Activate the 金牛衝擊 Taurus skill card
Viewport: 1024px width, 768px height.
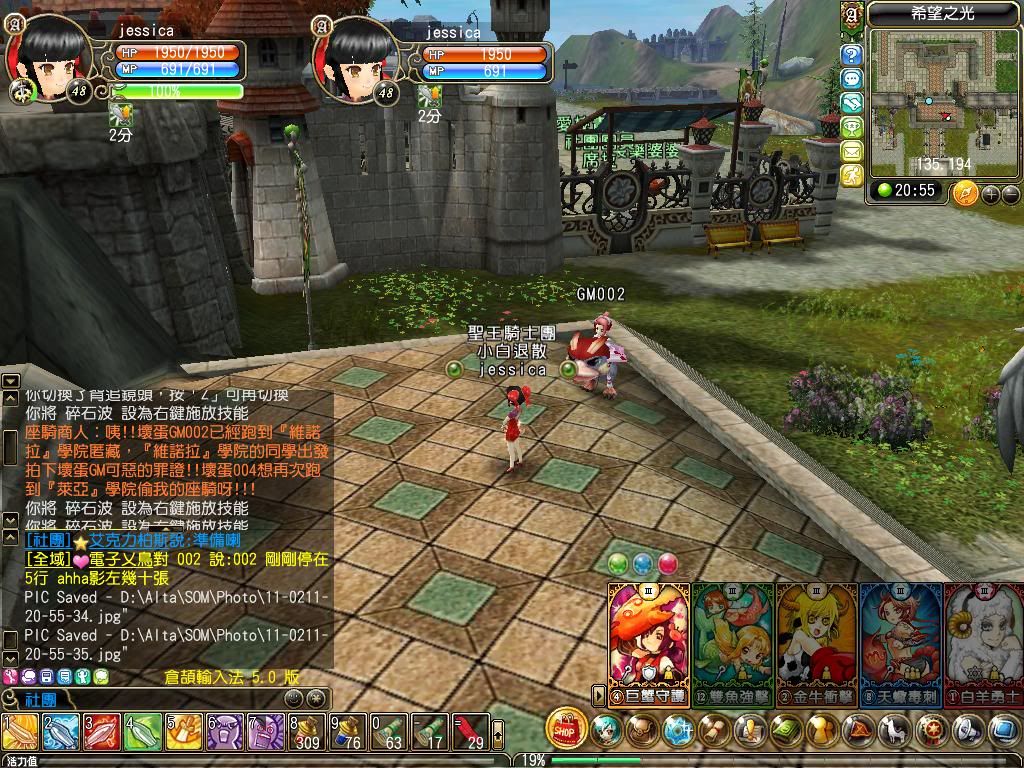[x=816, y=643]
